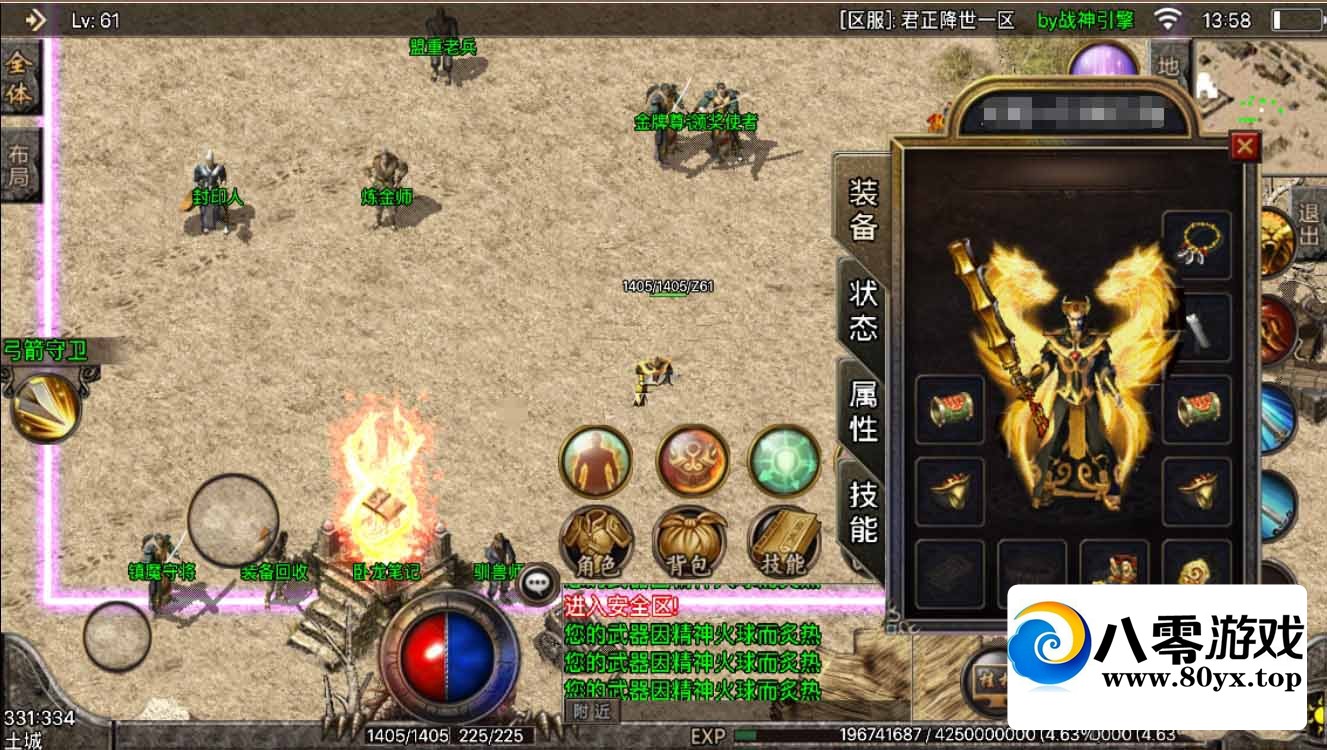Open the chat speech bubble
The width and height of the screenshot is (1327, 750).
pyautogui.click(x=540, y=583)
